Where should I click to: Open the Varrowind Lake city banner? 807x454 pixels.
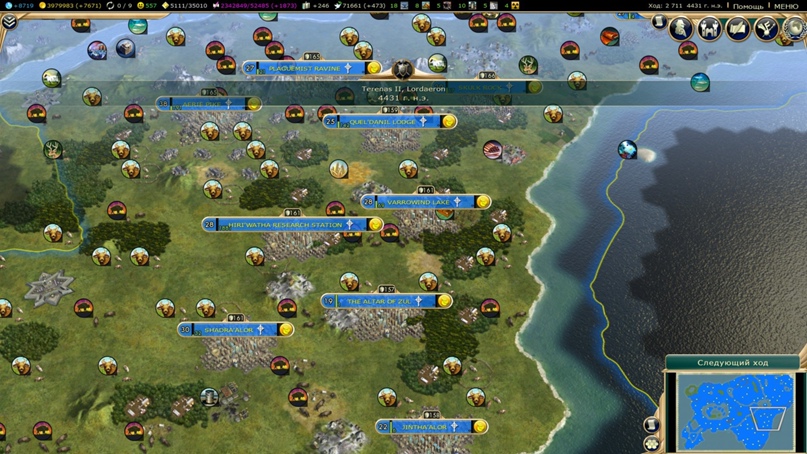click(x=419, y=202)
